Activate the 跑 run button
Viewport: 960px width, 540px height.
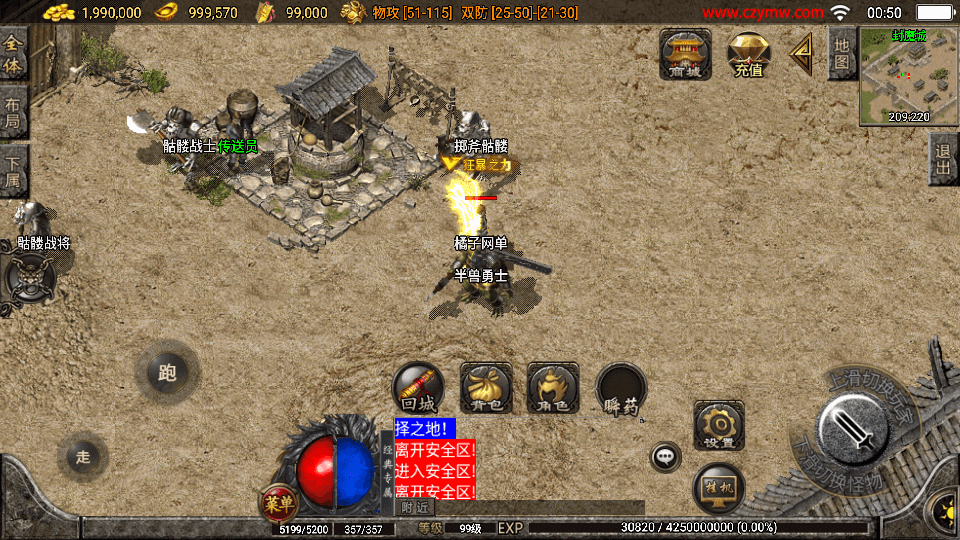(x=167, y=373)
